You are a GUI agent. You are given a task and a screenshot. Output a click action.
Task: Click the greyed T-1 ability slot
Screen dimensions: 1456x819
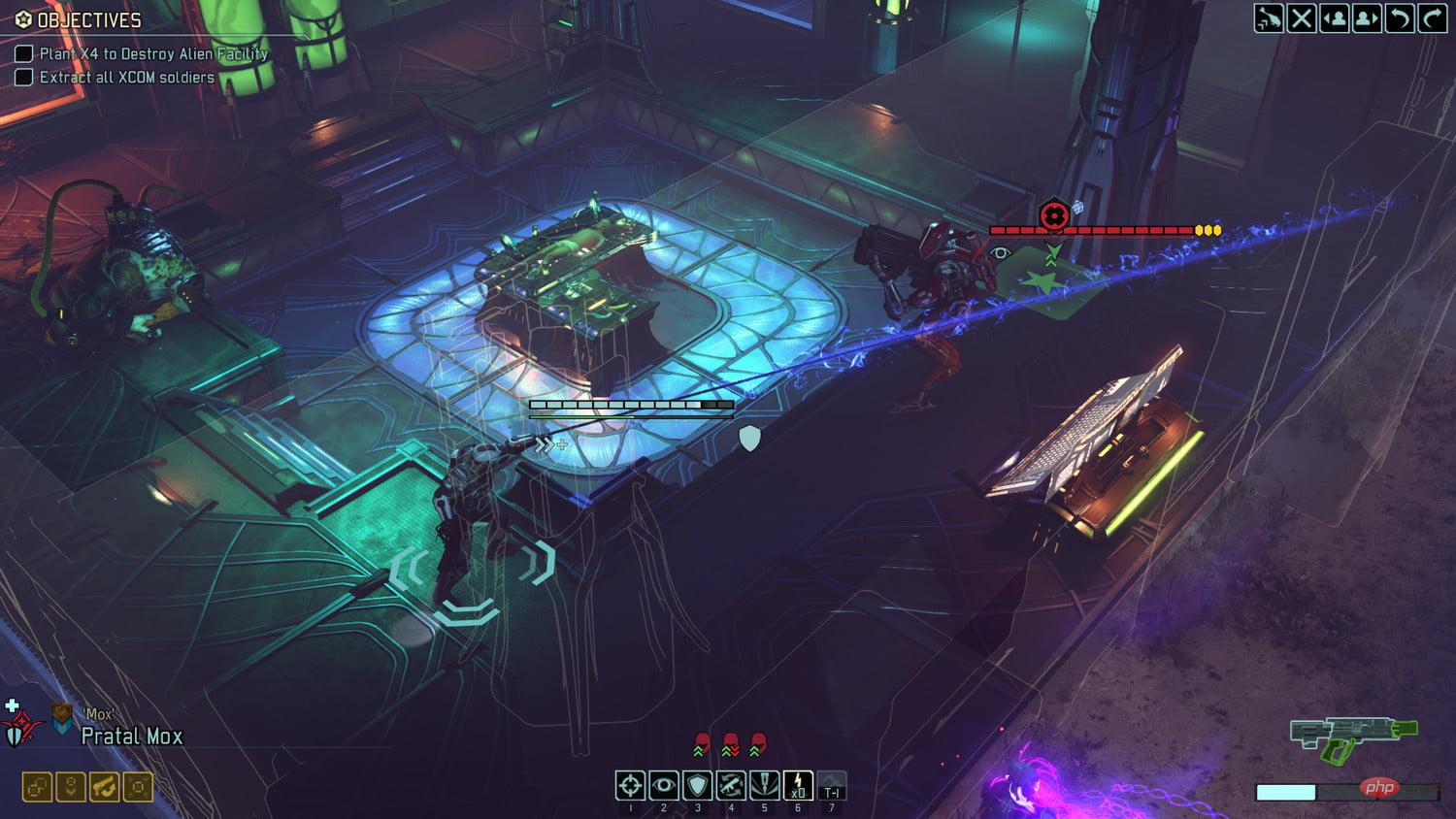click(x=832, y=785)
